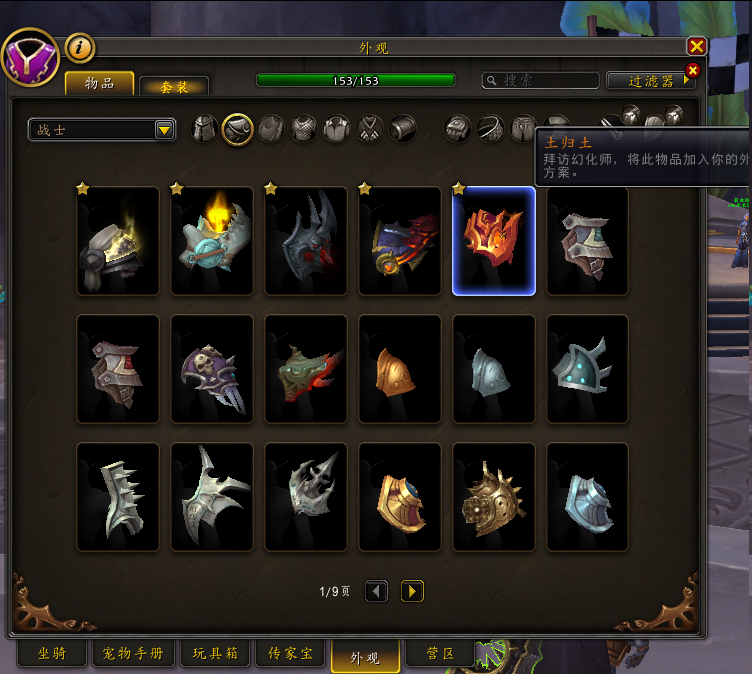
Task: Go to the next appearance page
Action: pyautogui.click(x=412, y=591)
